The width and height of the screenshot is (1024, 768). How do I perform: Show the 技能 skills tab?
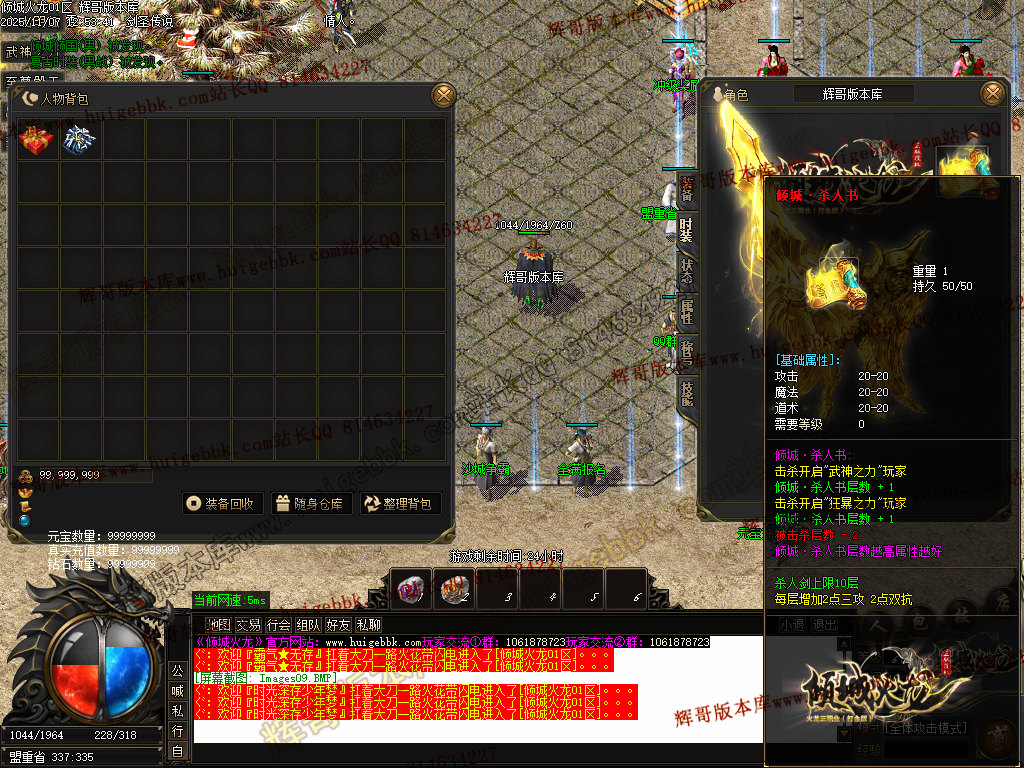tap(686, 393)
